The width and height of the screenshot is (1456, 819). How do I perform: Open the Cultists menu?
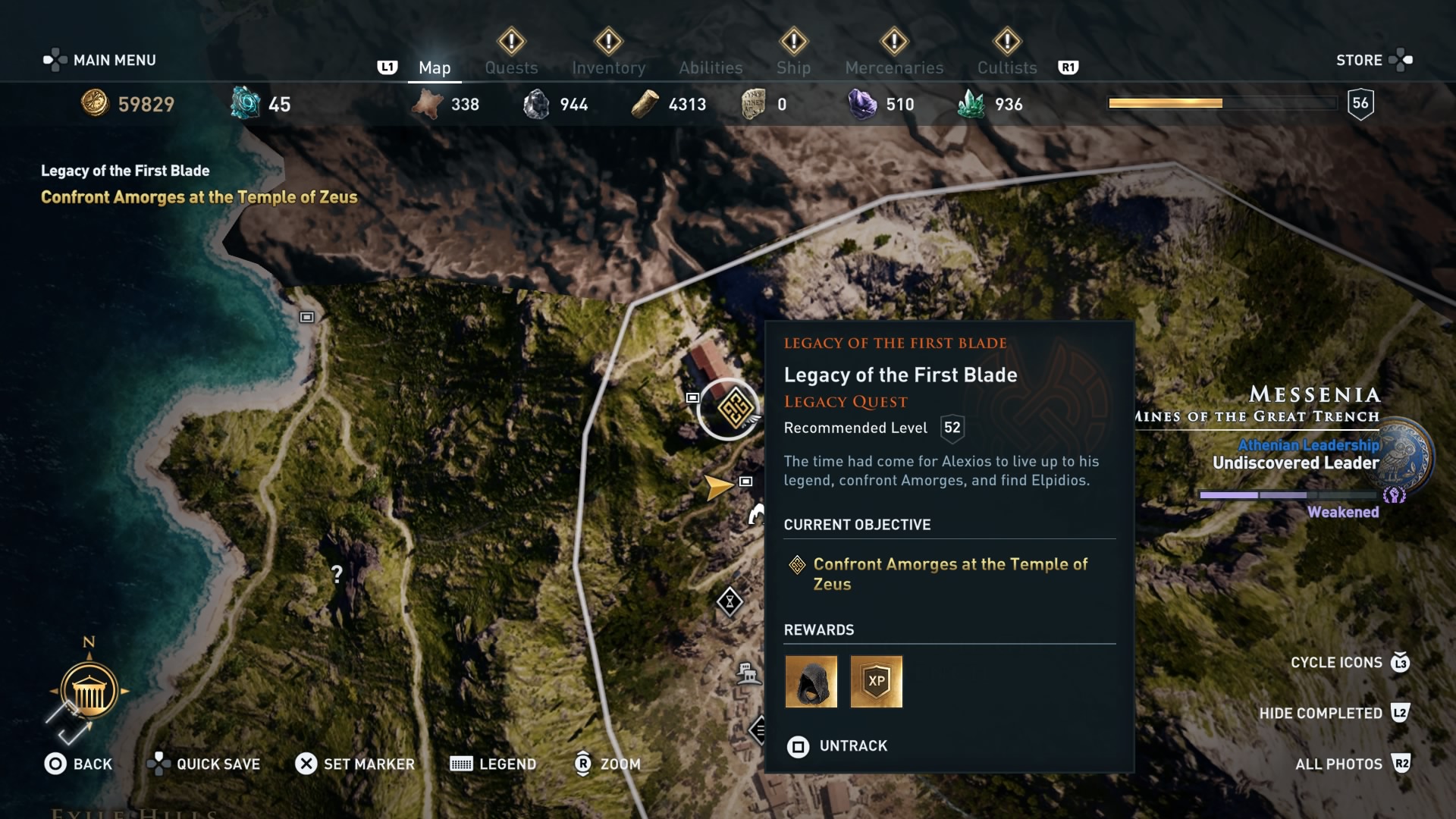point(1006,67)
